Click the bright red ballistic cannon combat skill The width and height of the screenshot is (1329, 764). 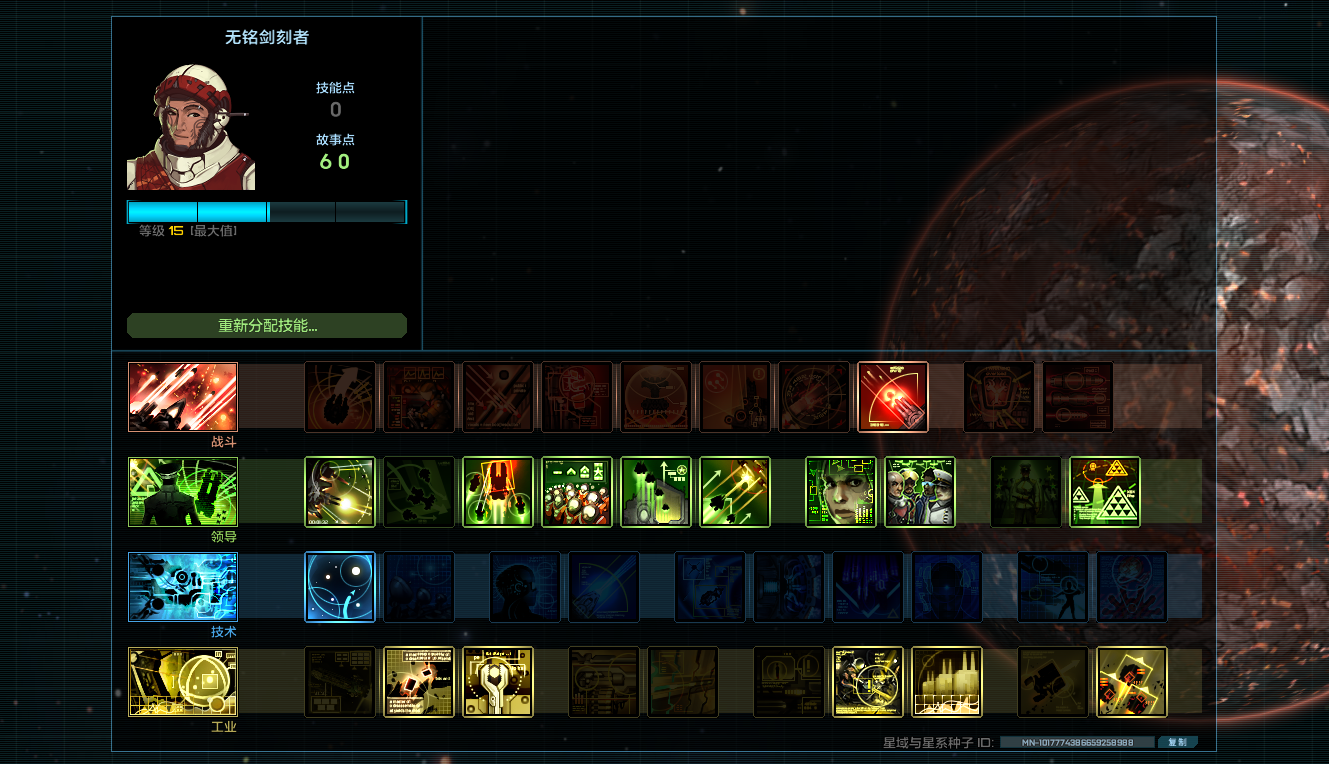893,397
